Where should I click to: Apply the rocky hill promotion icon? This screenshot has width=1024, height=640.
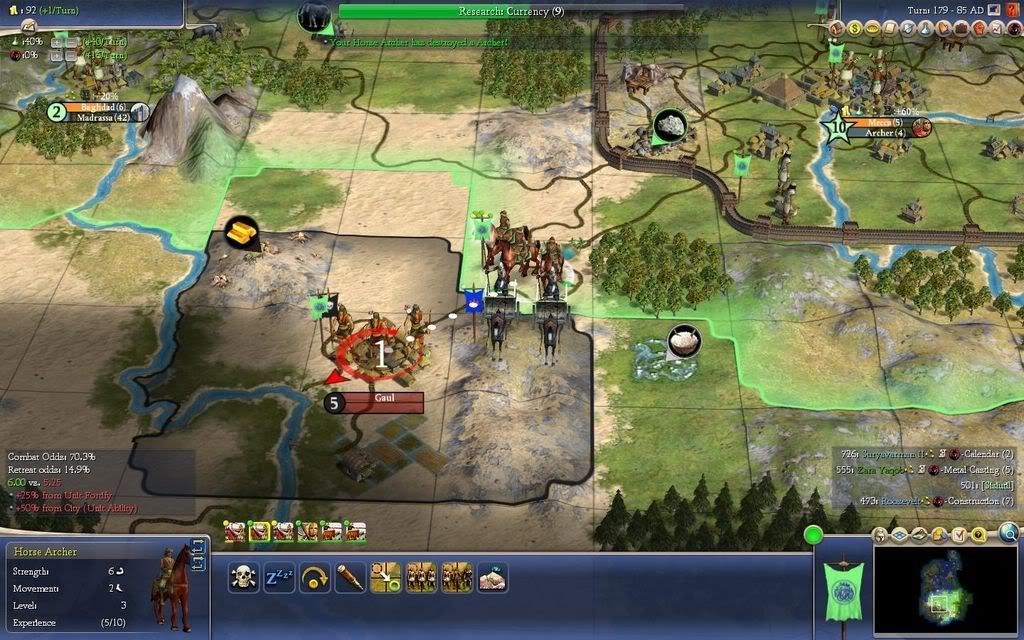(x=492, y=577)
